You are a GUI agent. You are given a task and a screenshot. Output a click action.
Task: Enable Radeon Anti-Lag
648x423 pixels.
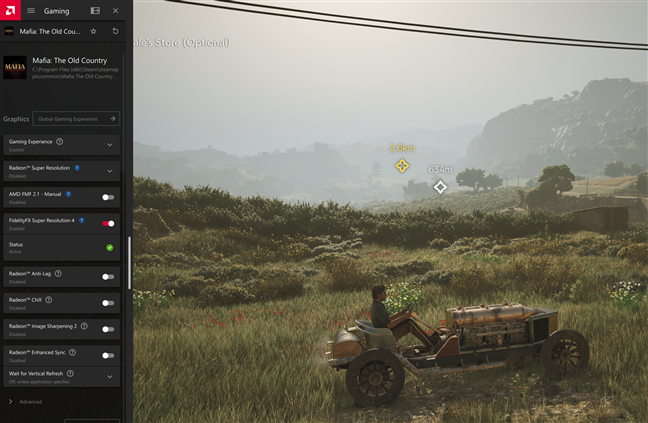(x=108, y=276)
